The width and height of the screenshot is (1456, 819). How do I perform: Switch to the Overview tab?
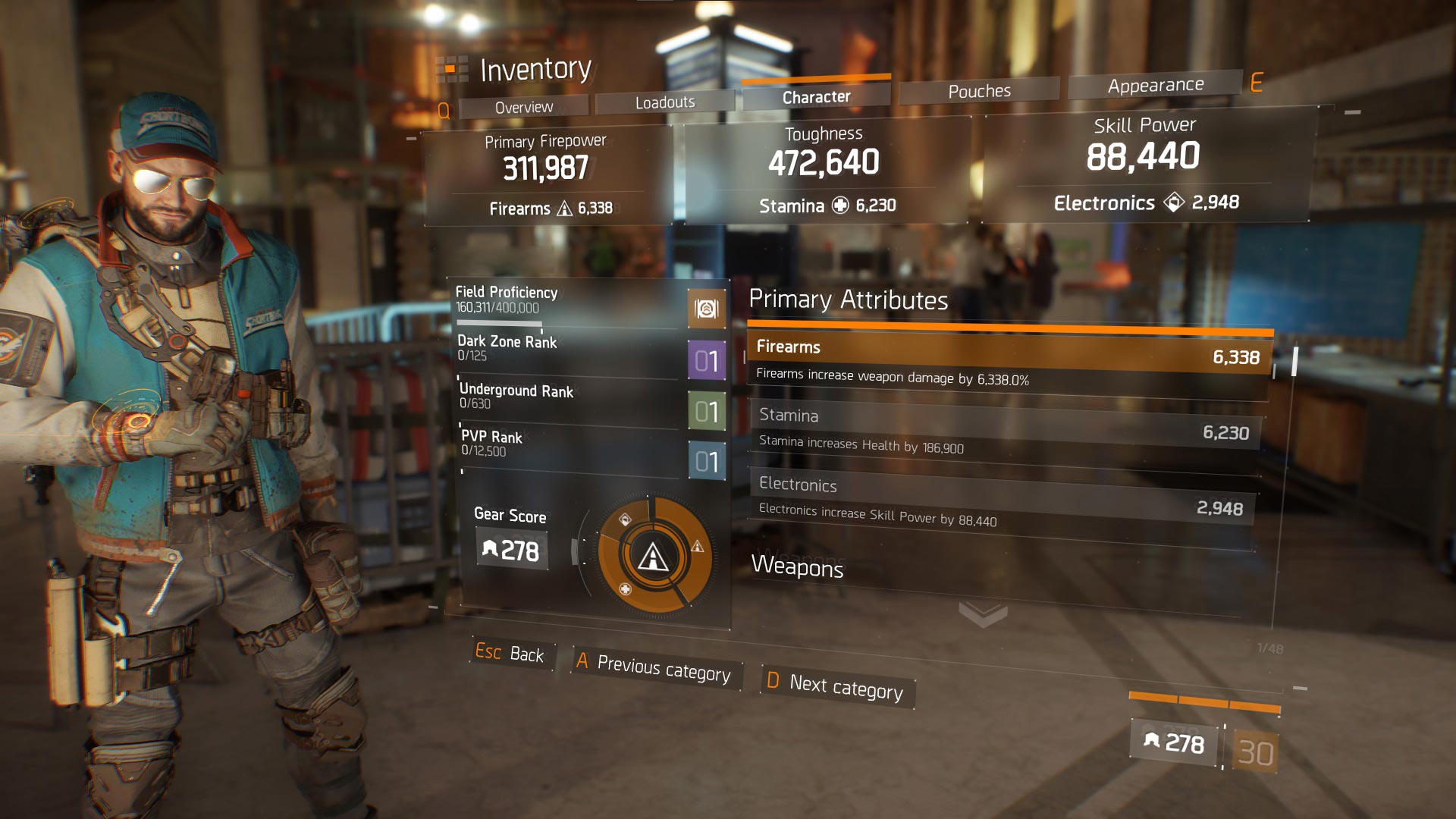click(x=524, y=107)
